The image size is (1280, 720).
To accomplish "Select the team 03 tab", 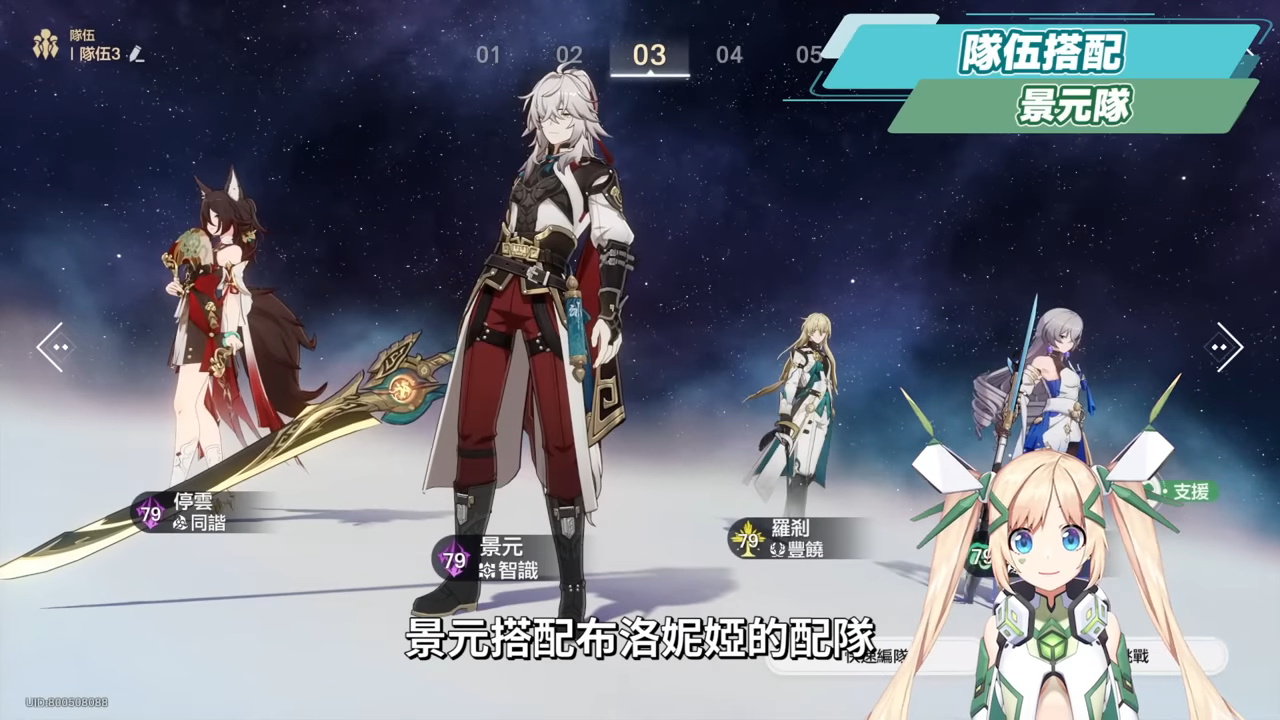I will point(649,55).
